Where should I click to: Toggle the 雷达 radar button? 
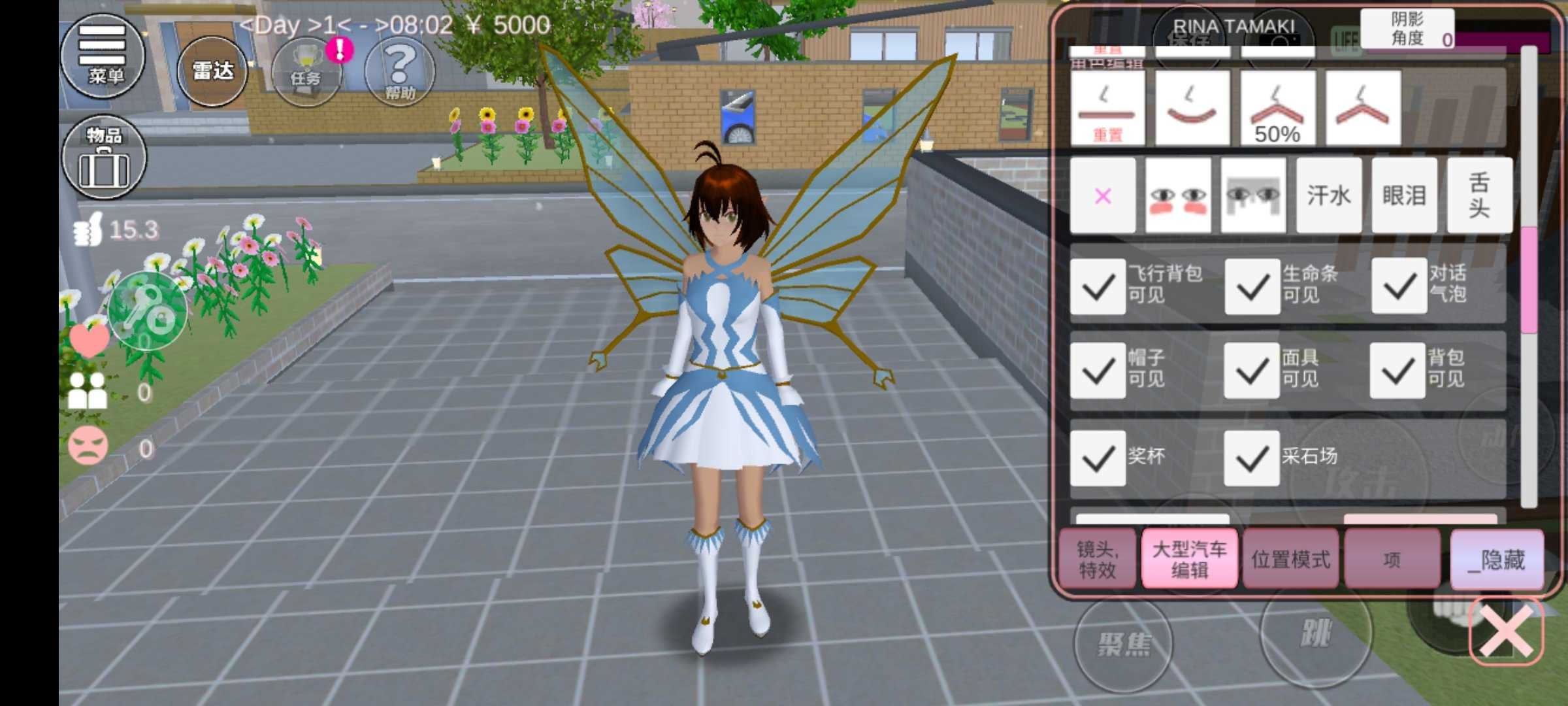pyautogui.click(x=212, y=71)
